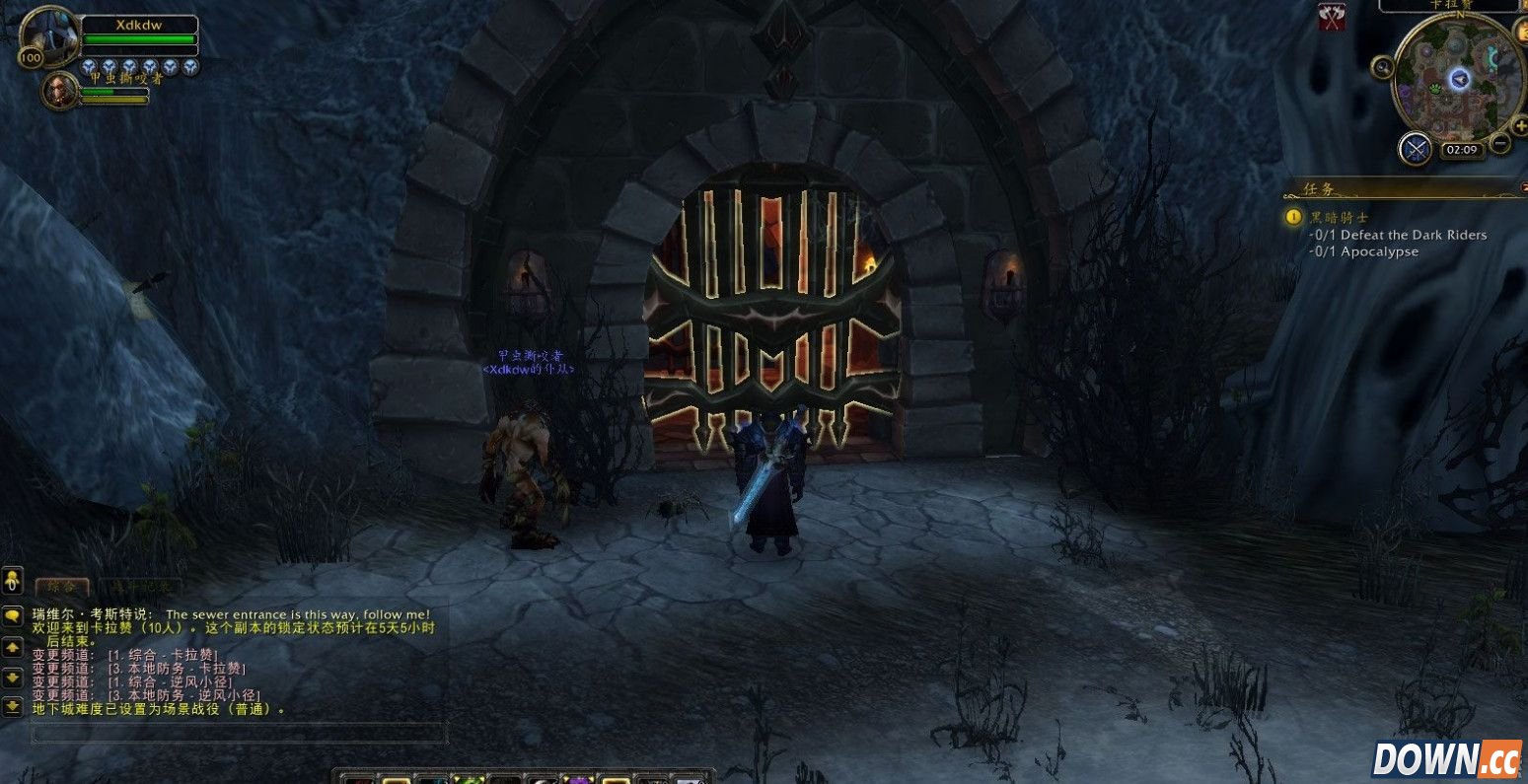Select the yellow quest number 1 badge
This screenshot has height=784, width=1528.
coord(1293,217)
